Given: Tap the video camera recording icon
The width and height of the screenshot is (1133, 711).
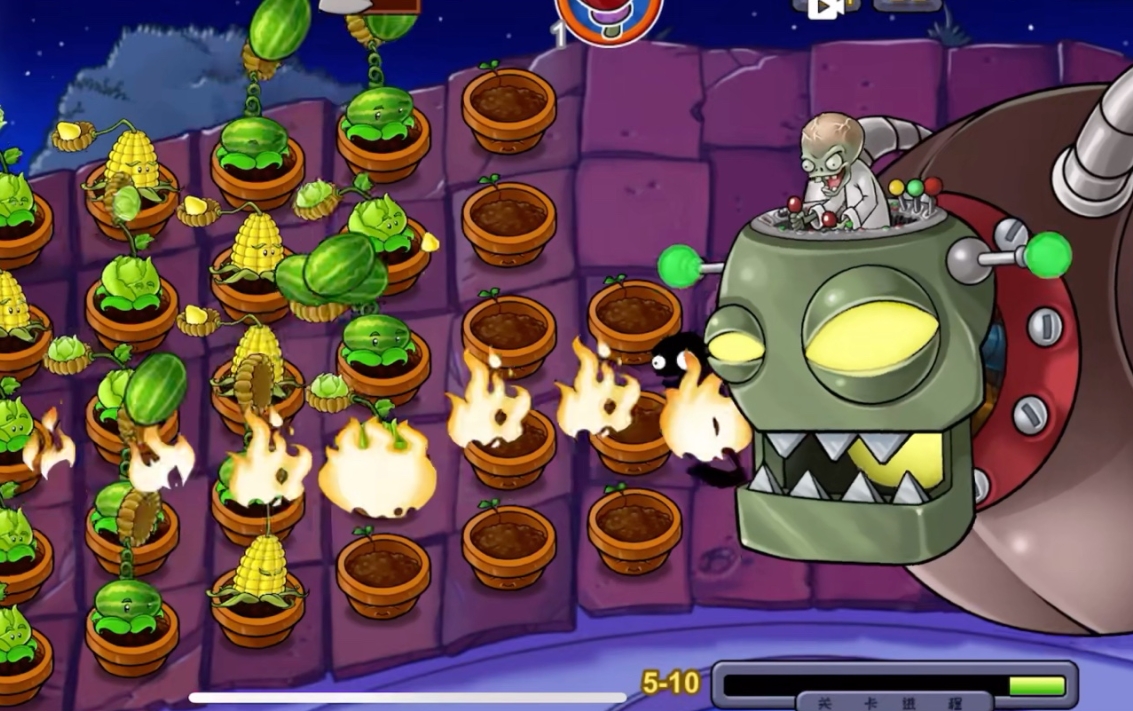Looking at the screenshot, I should [825, 7].
